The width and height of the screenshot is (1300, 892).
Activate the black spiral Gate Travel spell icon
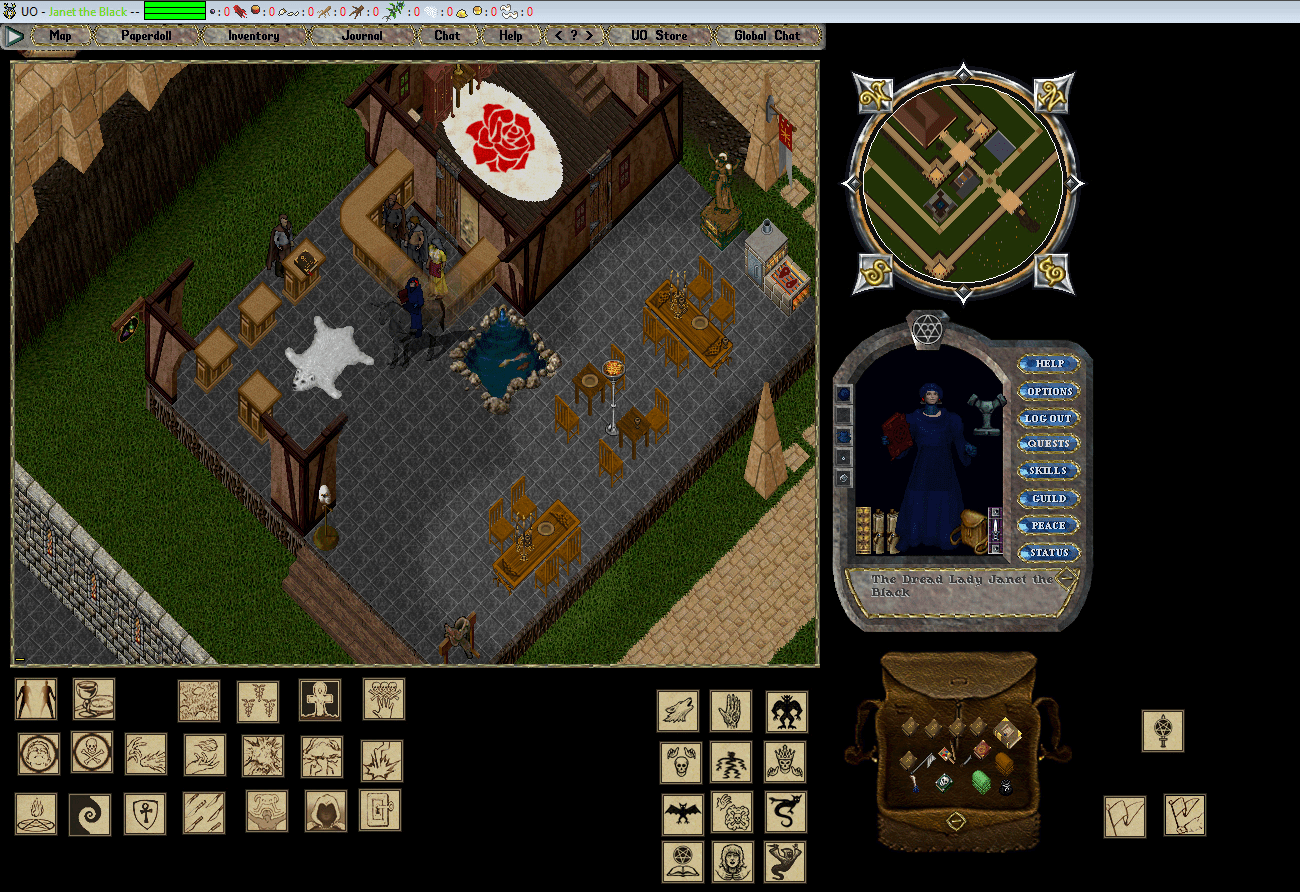click(88, 812)
